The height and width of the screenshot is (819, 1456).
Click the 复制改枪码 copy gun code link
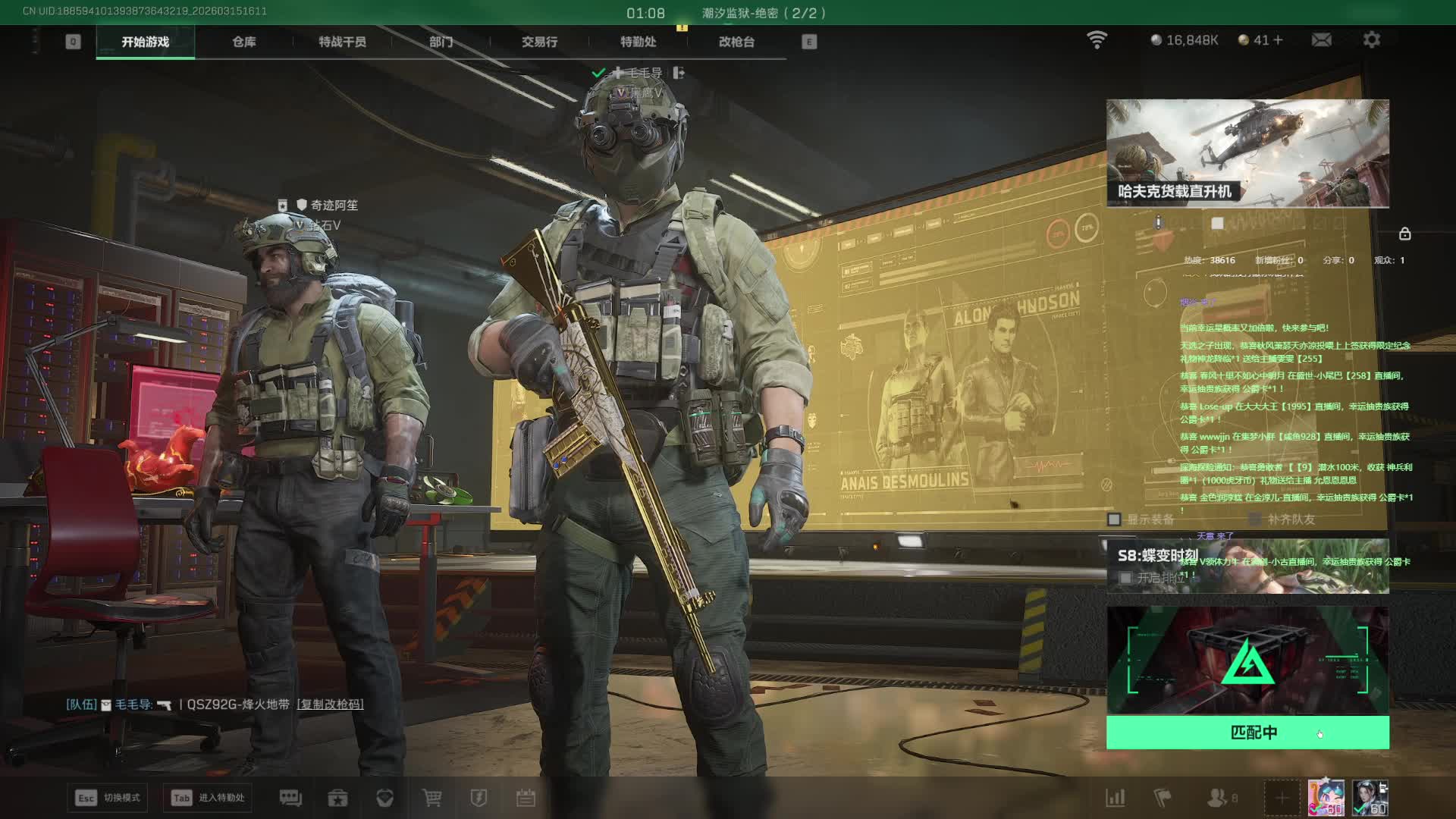330,704
